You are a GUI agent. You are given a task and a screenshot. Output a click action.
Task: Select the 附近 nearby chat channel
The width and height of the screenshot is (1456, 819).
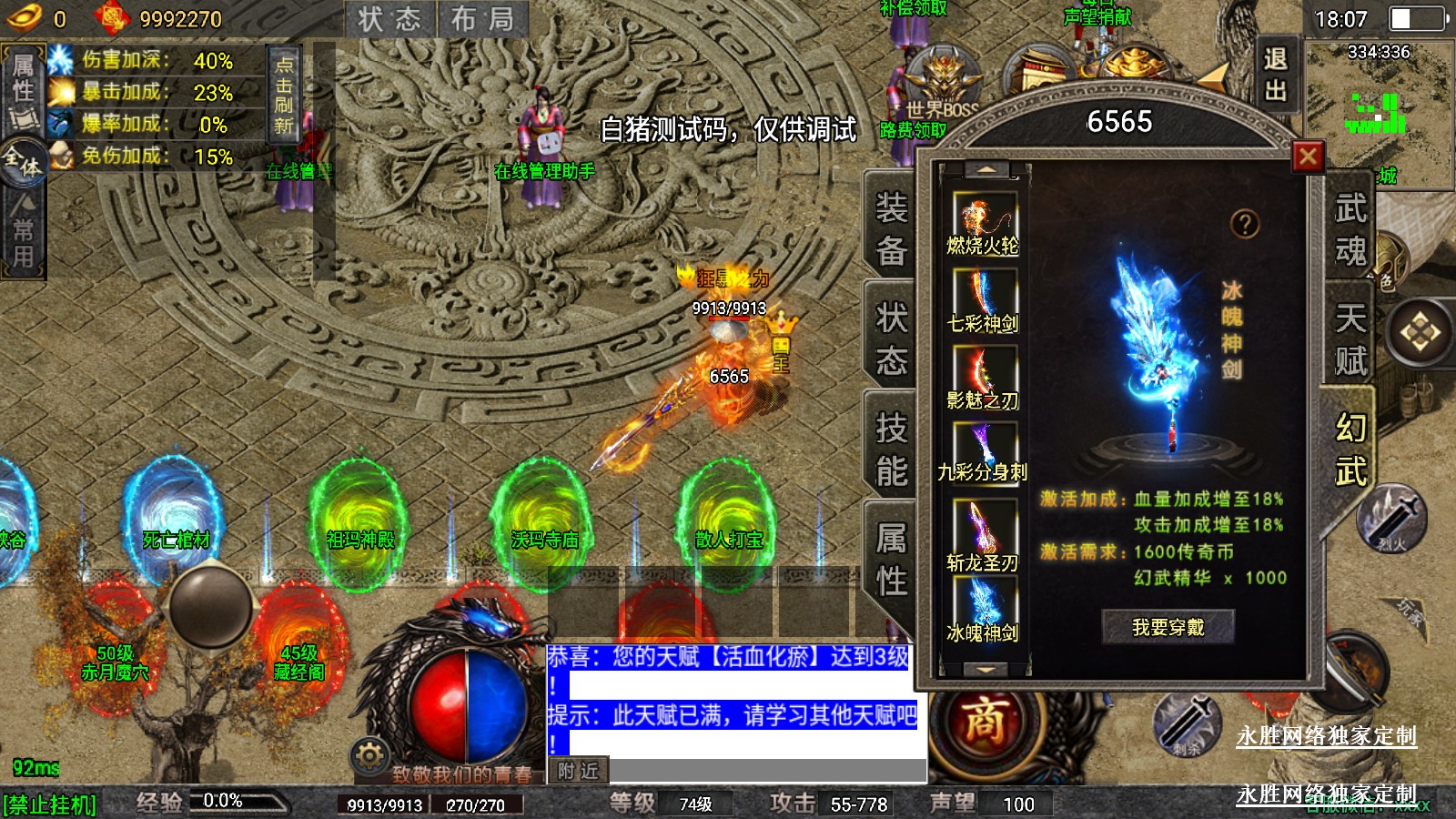(578, 771)
